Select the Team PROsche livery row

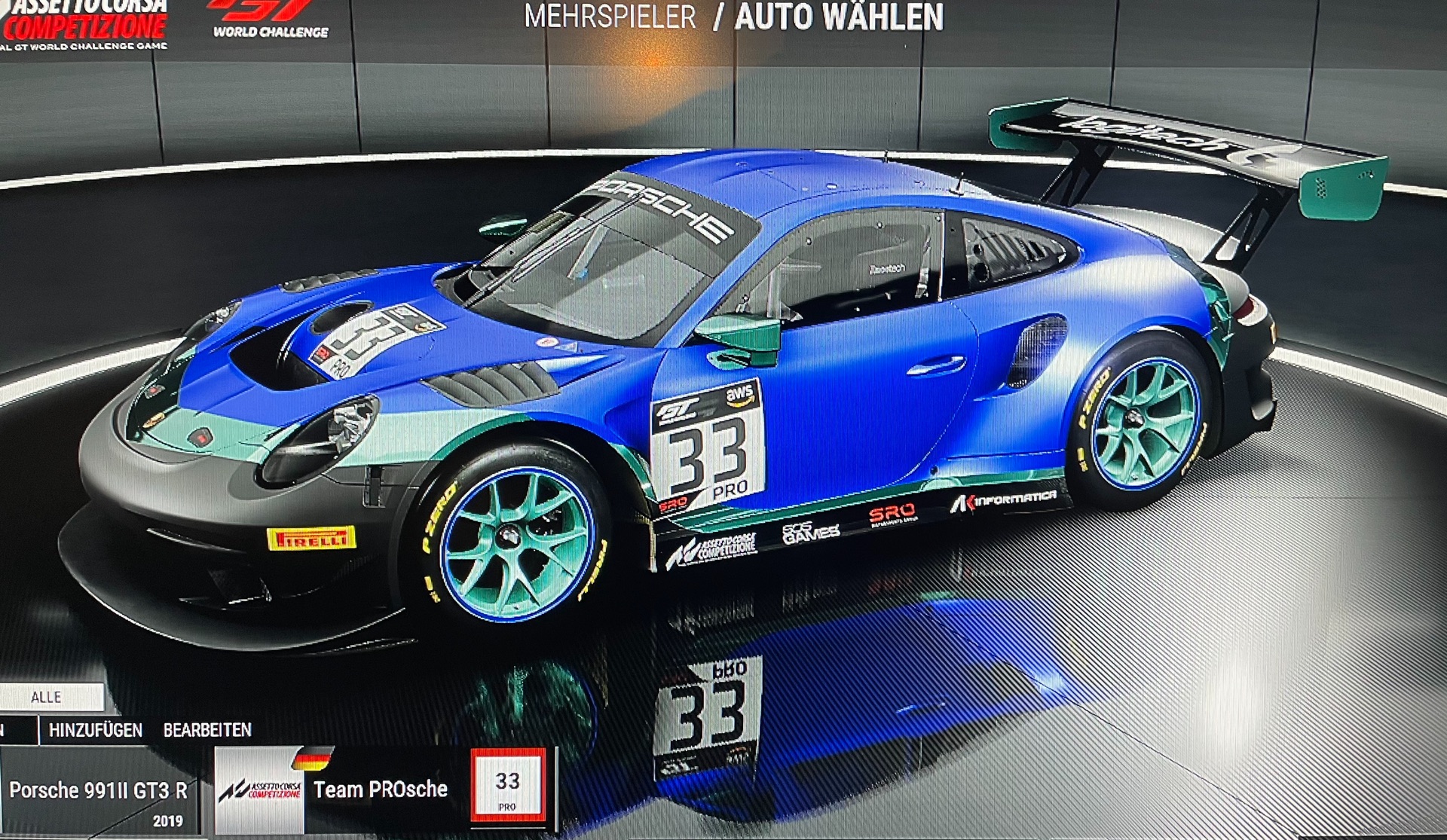point(381,790)
